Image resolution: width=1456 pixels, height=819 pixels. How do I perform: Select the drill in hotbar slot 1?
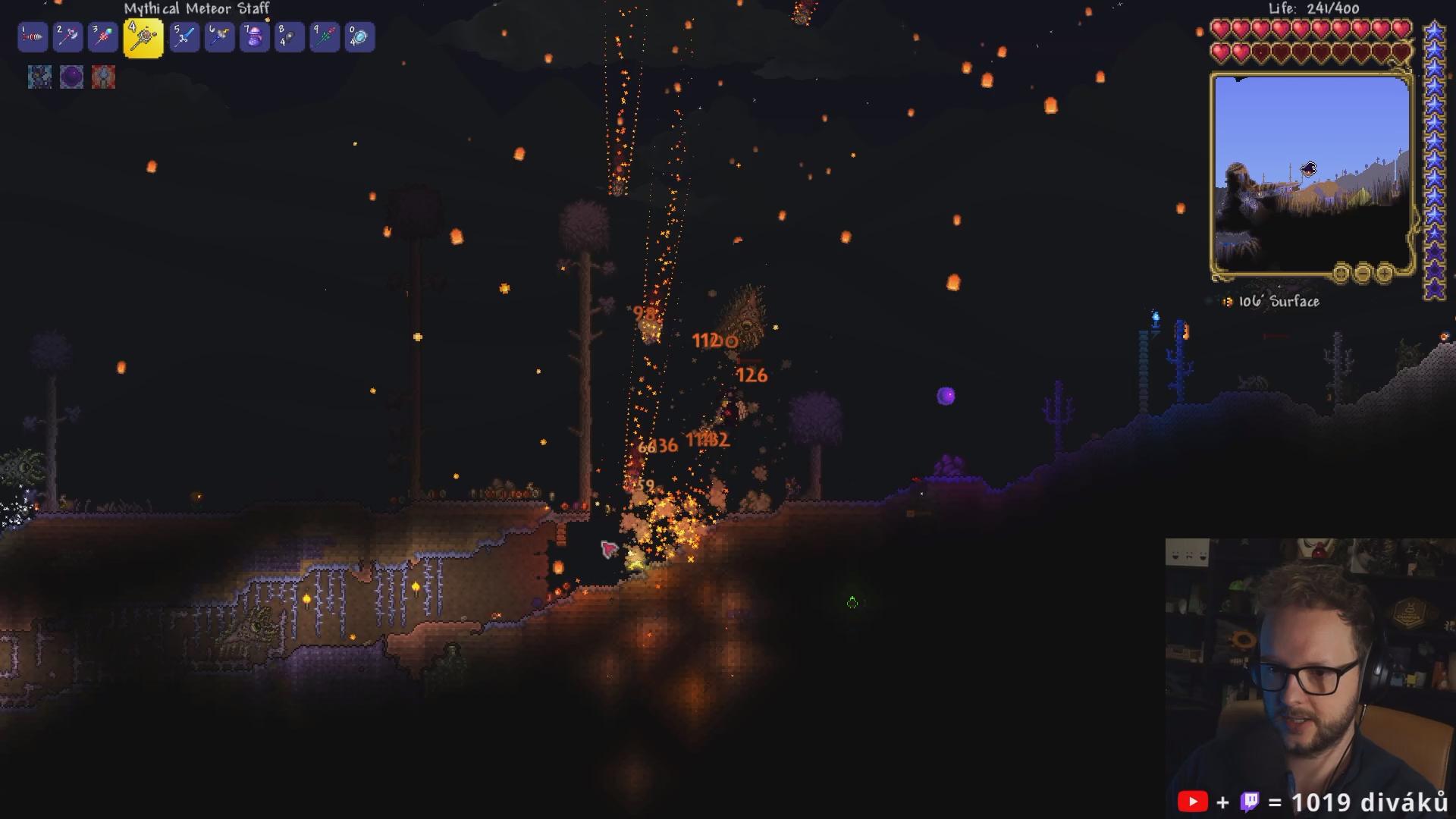click(33, 37)
